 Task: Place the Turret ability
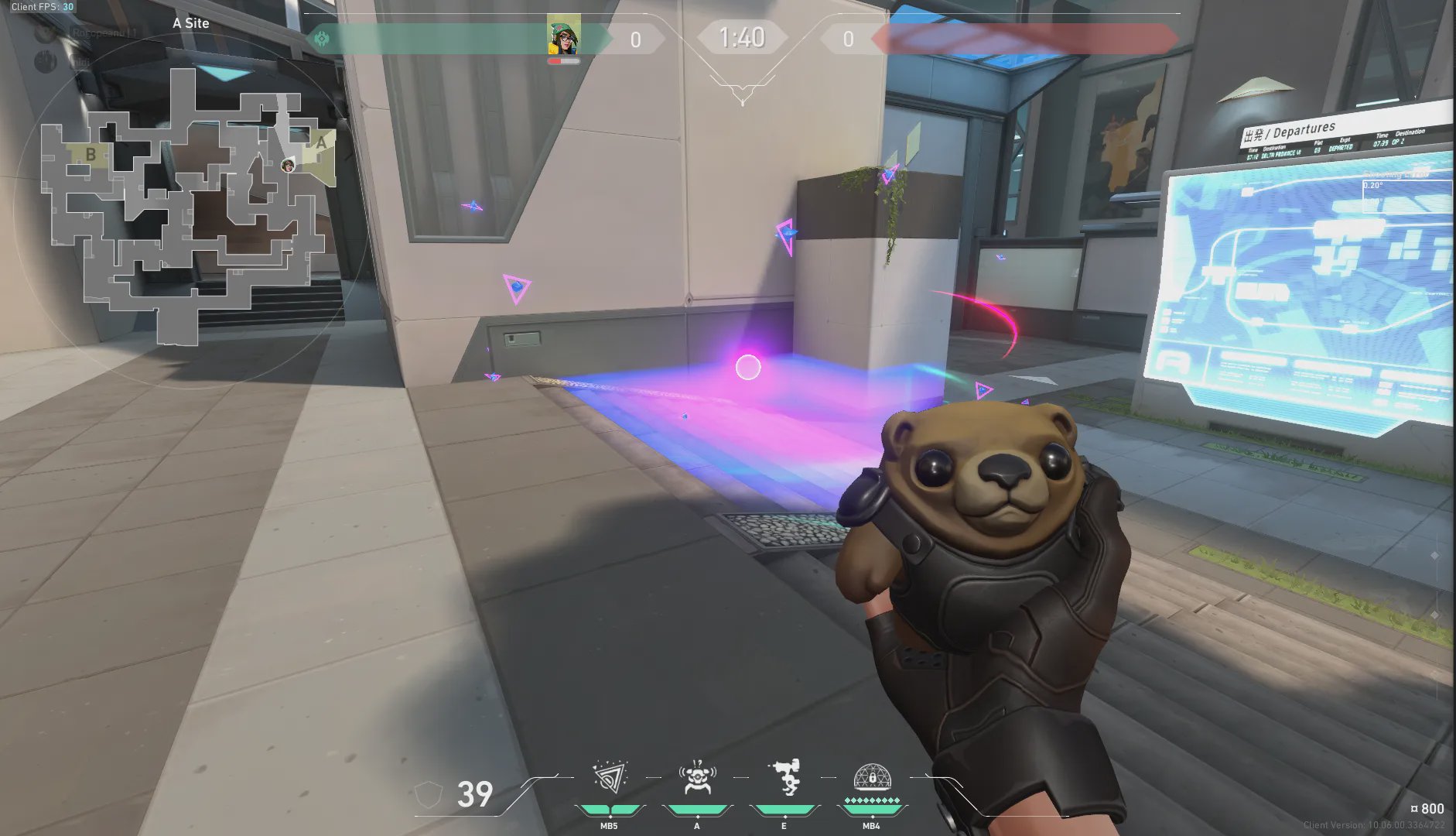point(784,777)
